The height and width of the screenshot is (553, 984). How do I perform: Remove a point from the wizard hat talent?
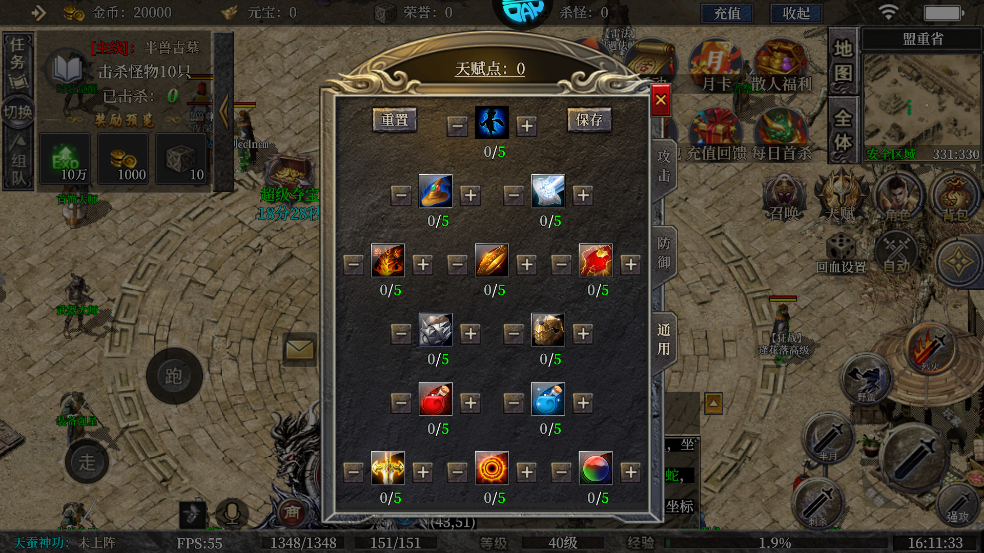[401, 194]
